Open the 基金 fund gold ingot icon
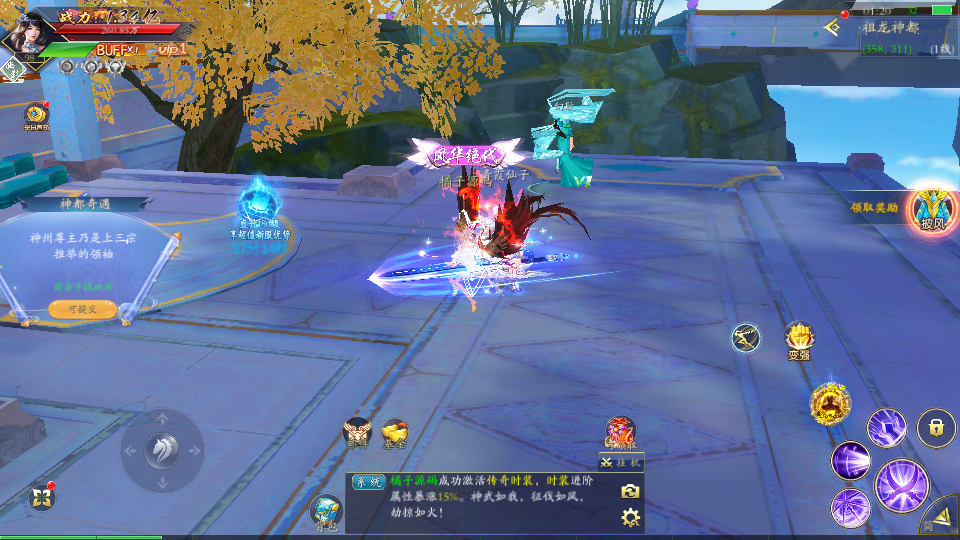The height and width of the screenshot is (540, 960). pos(395,432)
